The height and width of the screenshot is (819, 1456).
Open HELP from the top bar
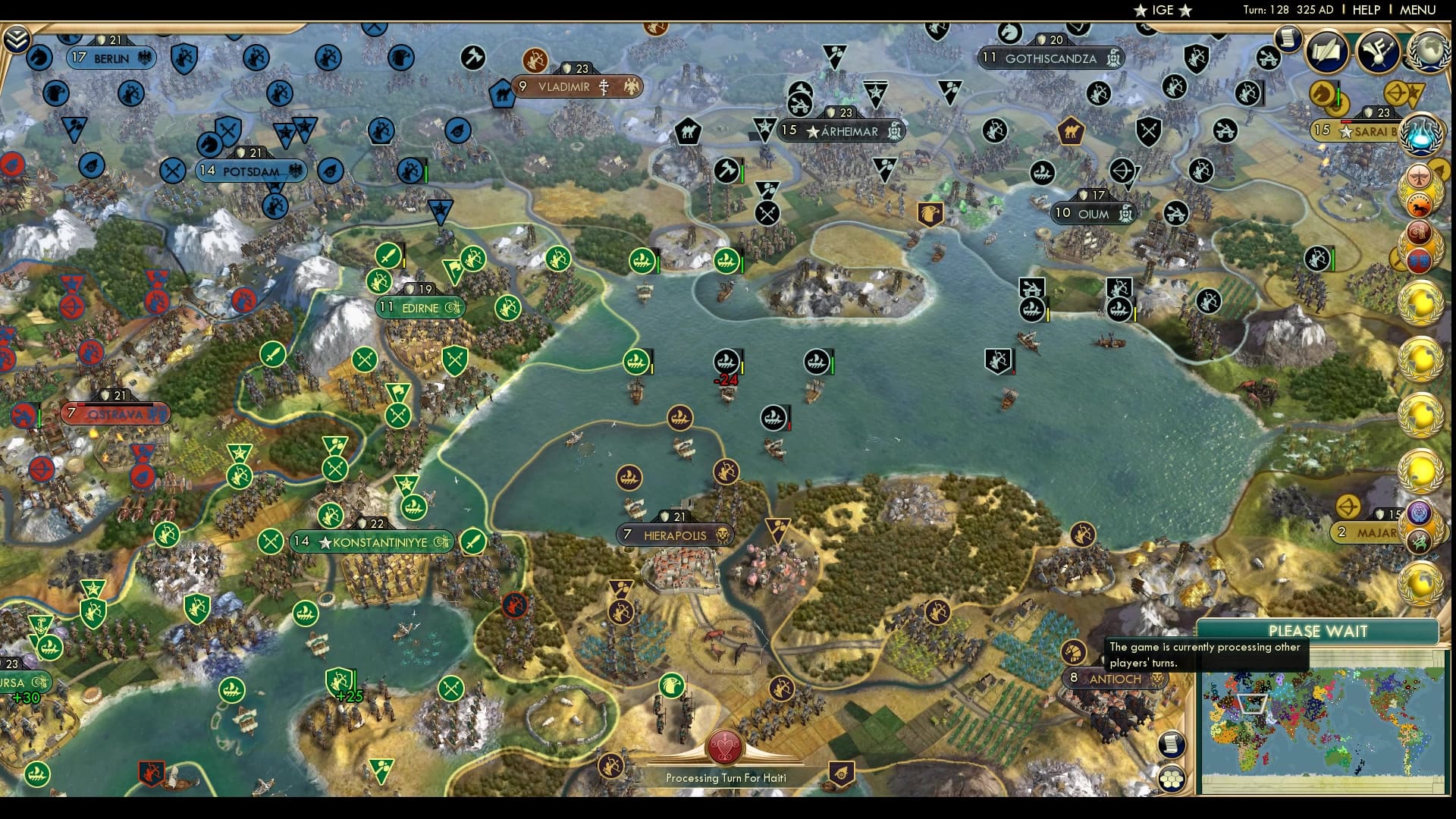click(x=1367, y=11)
